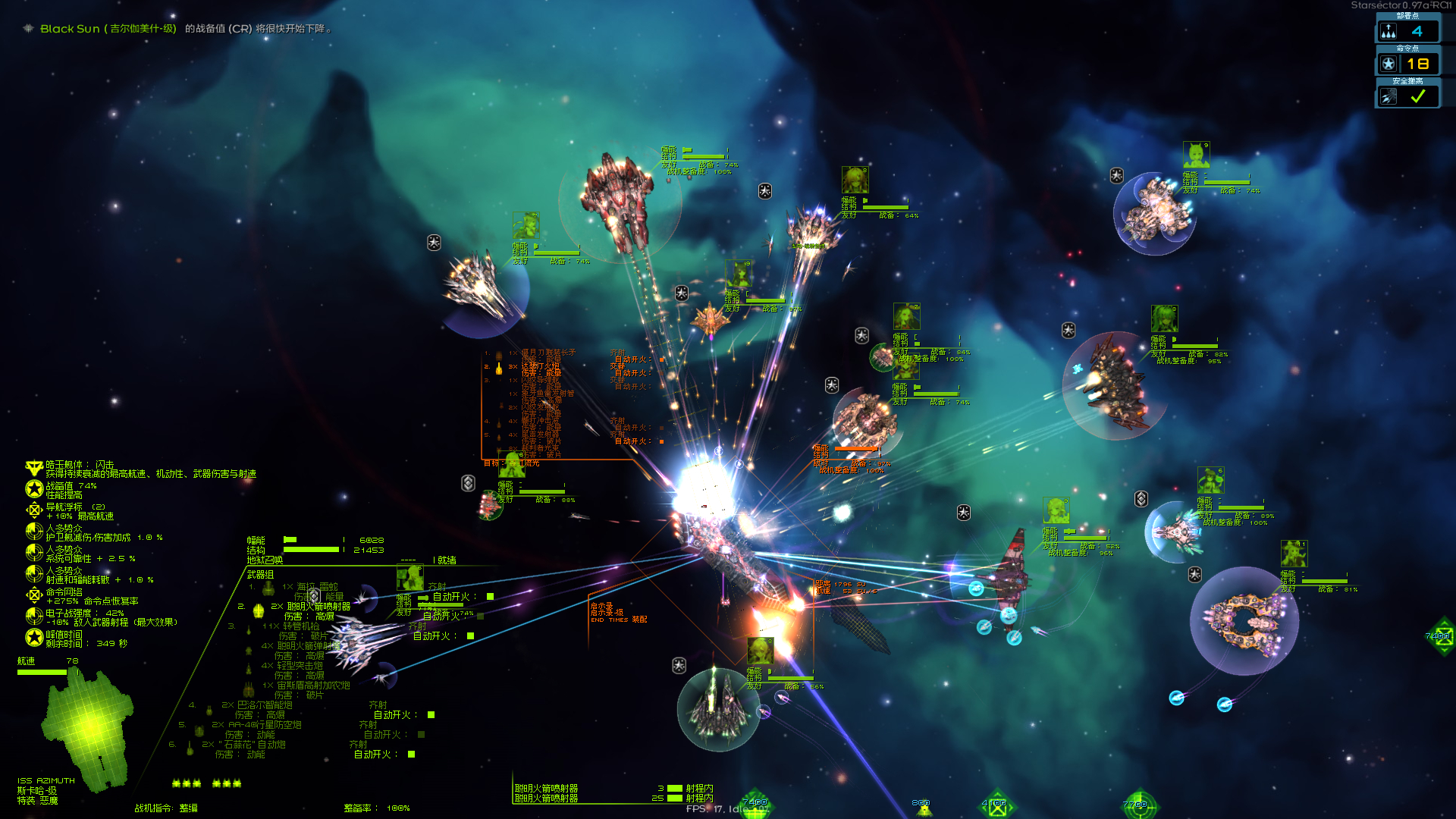Image resolution: width=1456 pixels, height=819 pixels.
Task: Toggle autofire for weapon group 1
Action: click(490, 597)
